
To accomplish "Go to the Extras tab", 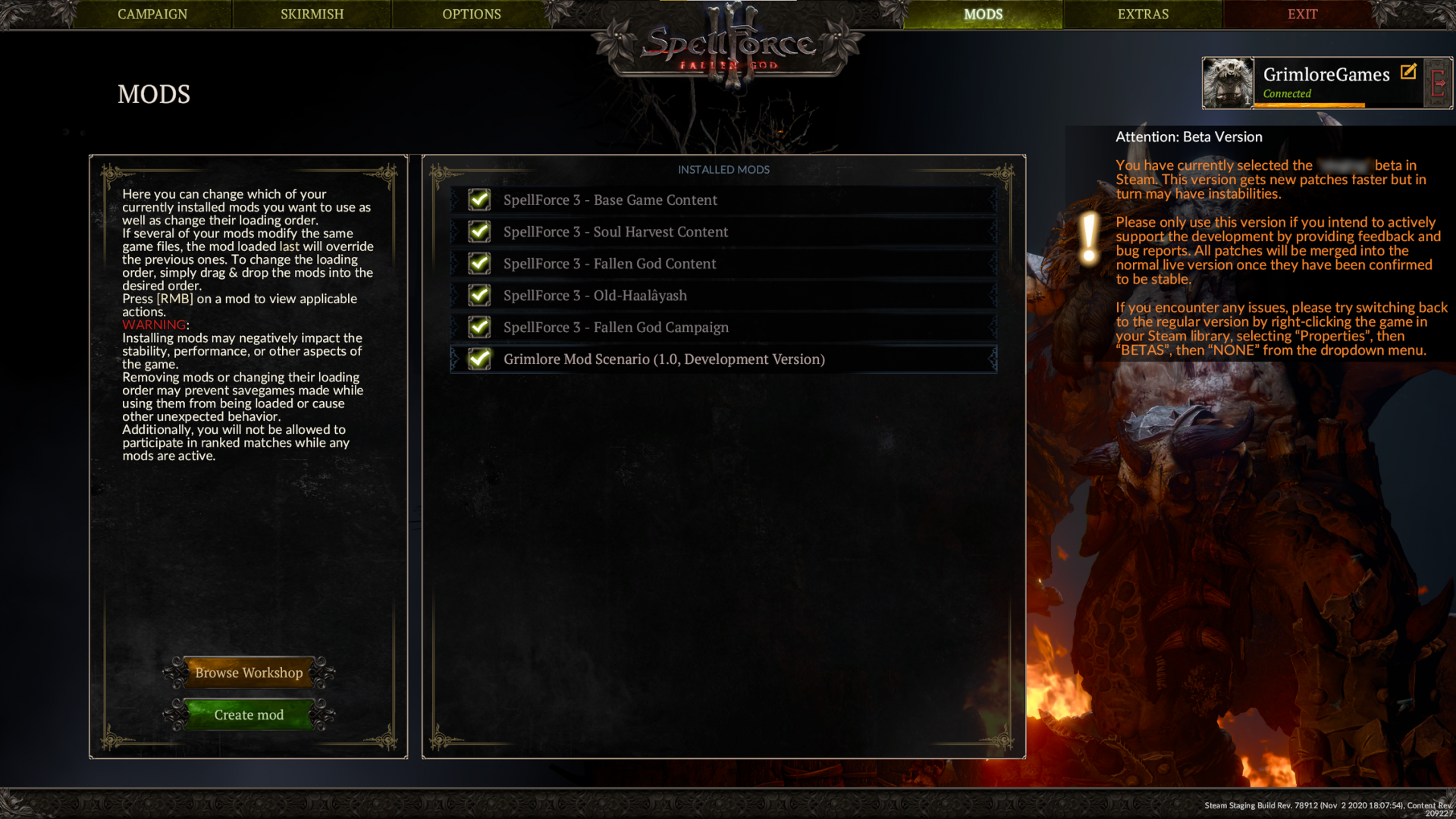I will [x=1143, y=14].
